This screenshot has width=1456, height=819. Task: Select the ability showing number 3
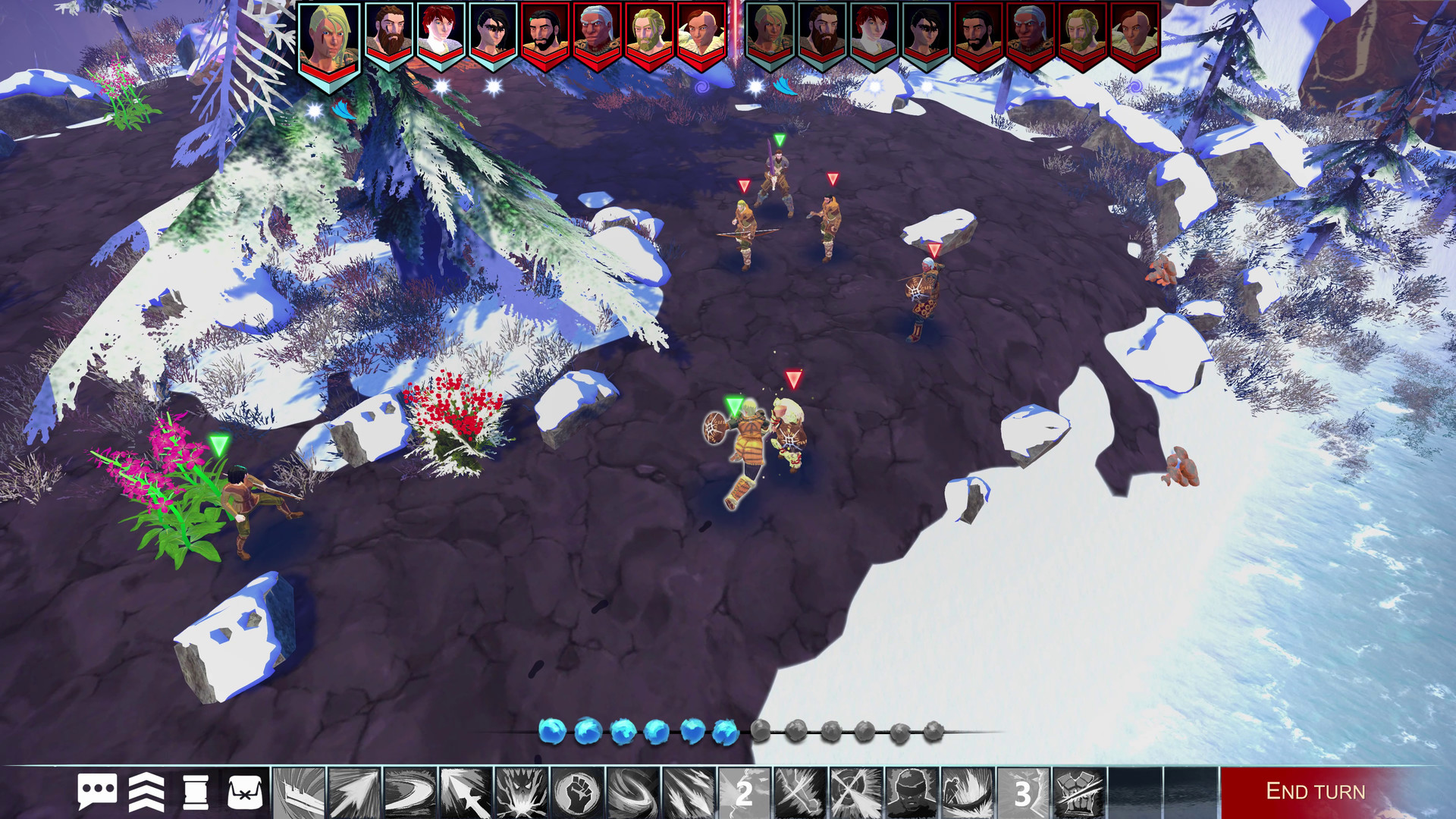coord(1023,793)
